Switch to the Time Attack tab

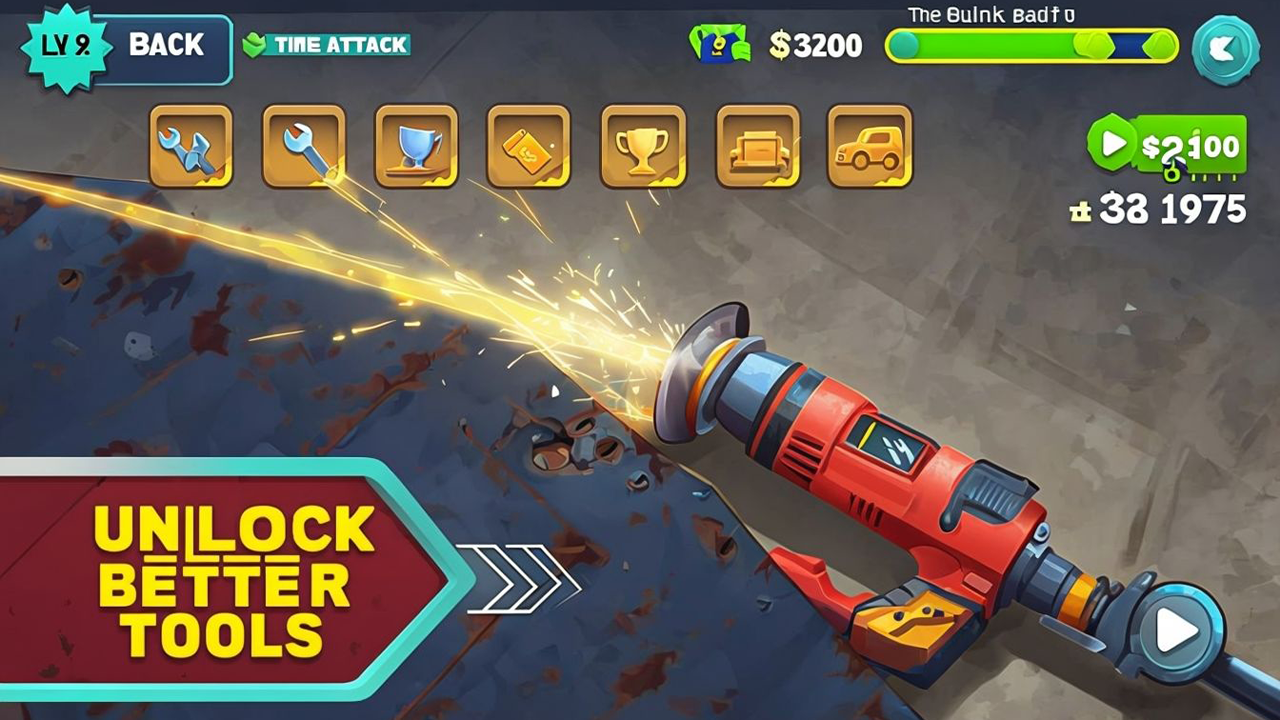click(x=328, y=45)
